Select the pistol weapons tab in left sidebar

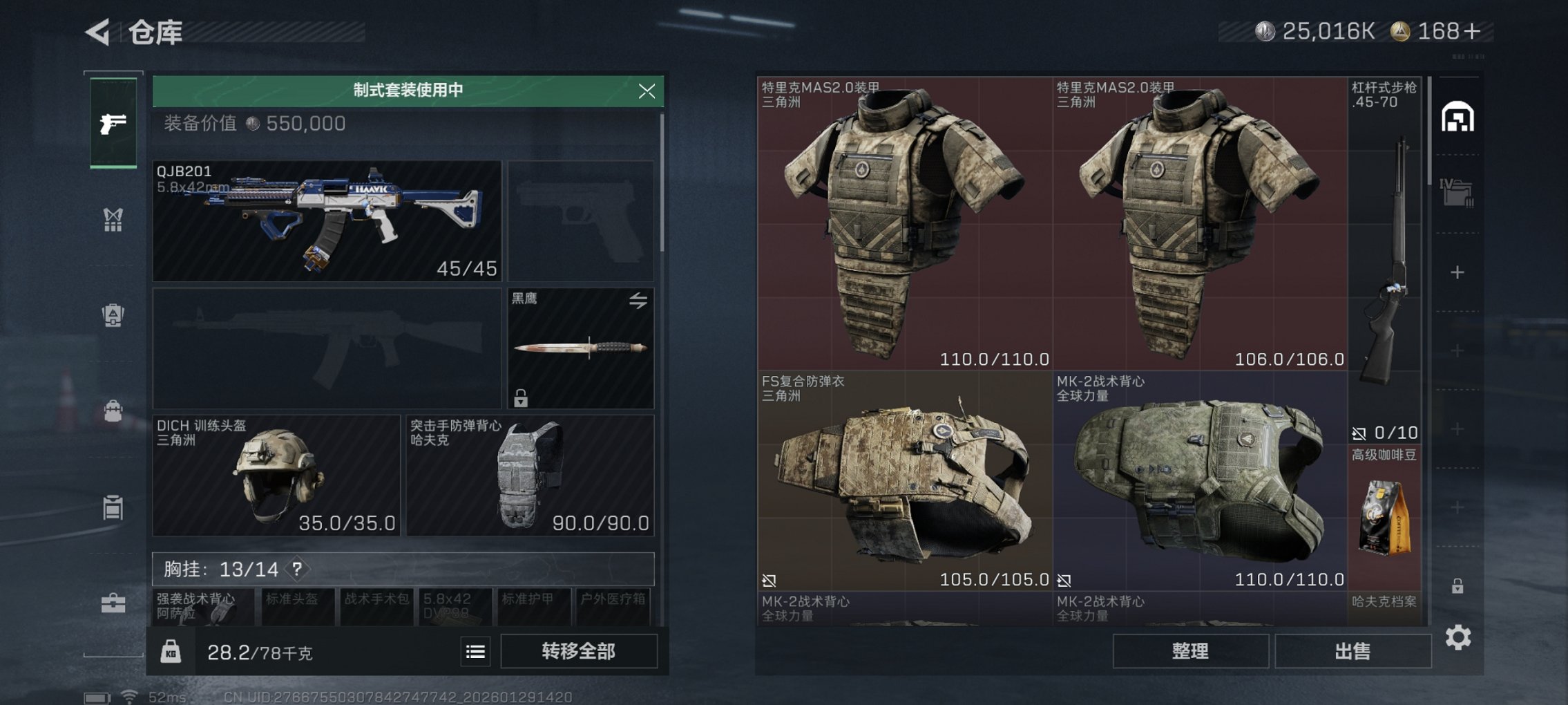113,122
